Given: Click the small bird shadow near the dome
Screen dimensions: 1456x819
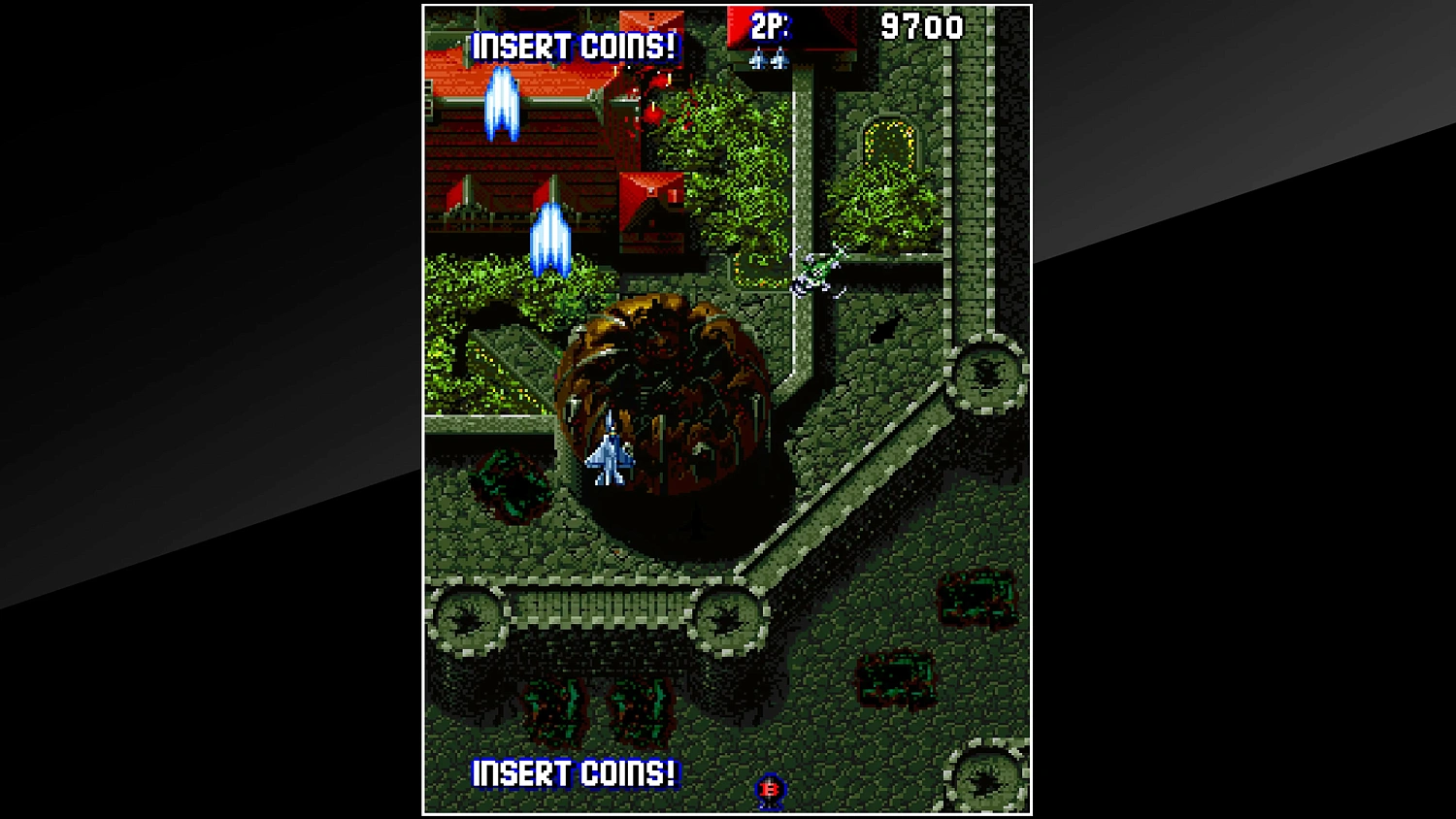Looking at the screenshot, I should (886, 326).
